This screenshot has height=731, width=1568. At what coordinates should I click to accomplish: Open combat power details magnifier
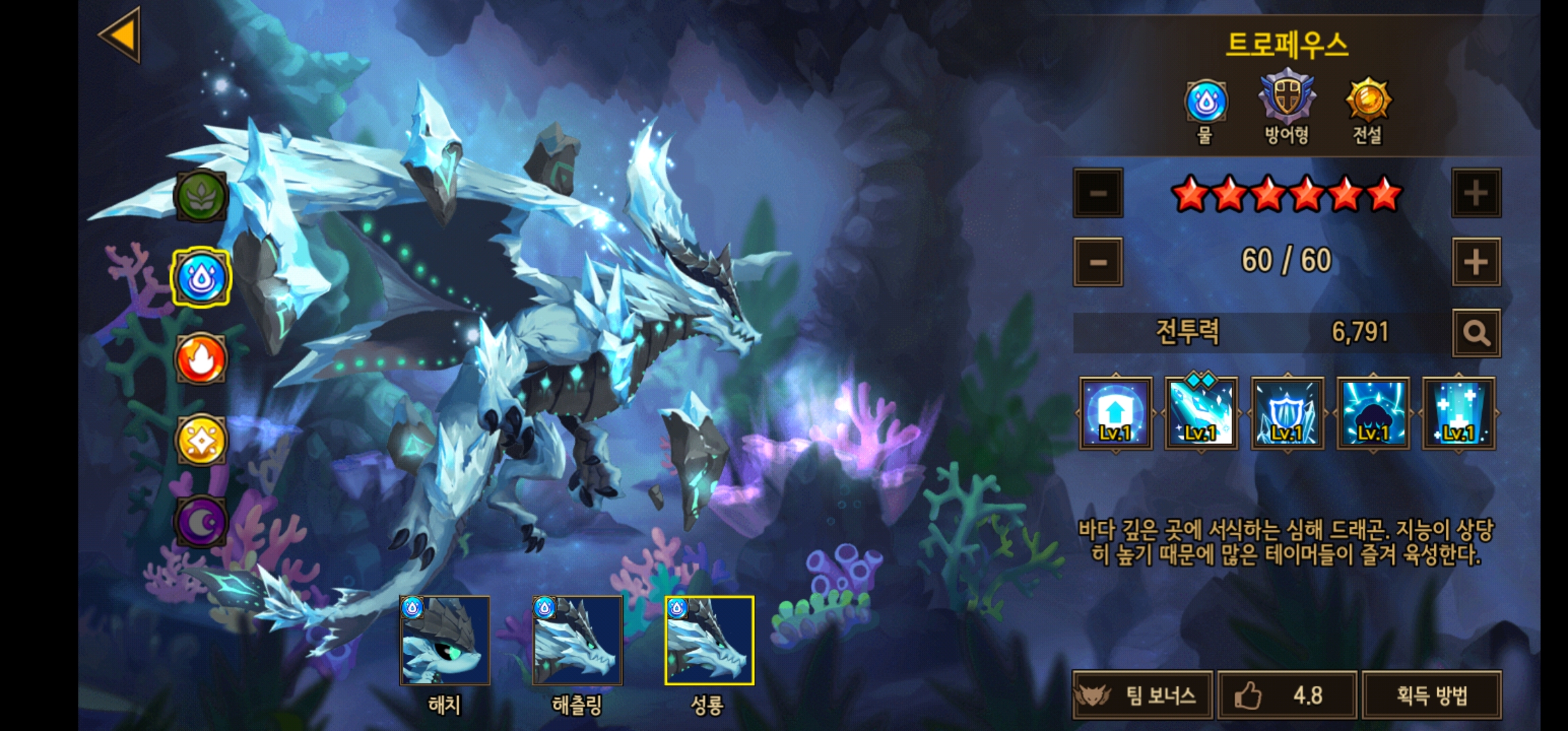(x=1476, y=333)
